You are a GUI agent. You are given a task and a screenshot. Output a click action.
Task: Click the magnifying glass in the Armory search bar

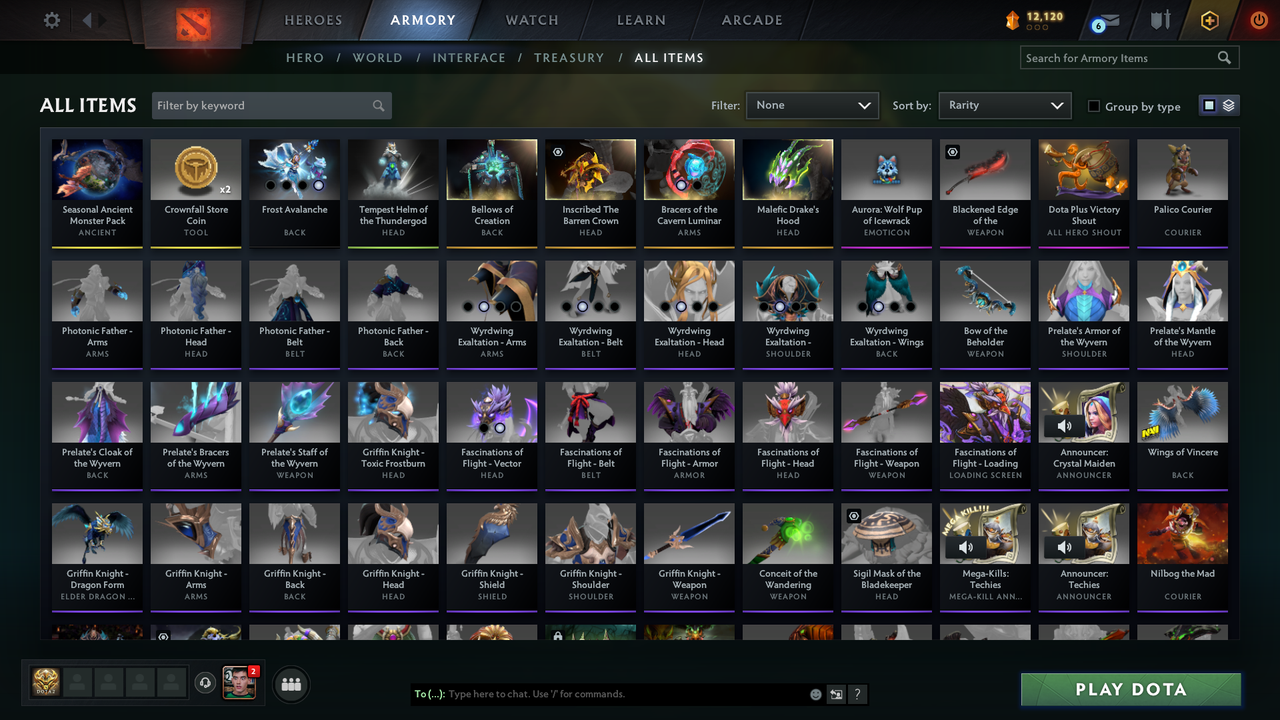point(1224,57)
